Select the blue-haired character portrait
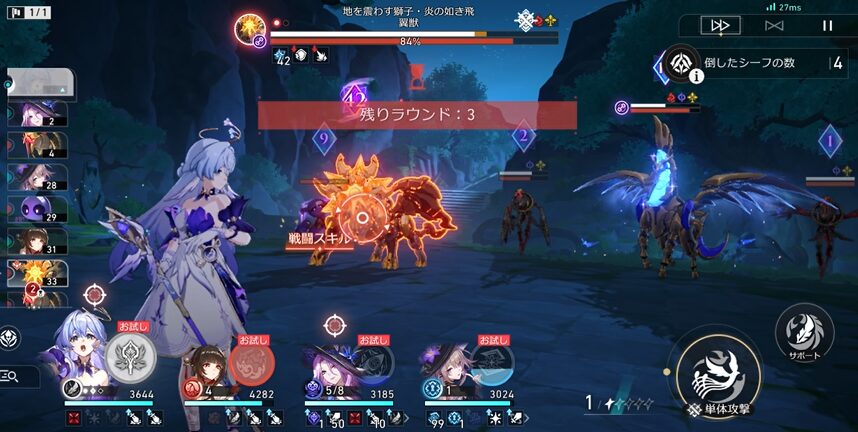Image resolution: width=858 pixels, height=432 pixels. [x=82, y=354]
